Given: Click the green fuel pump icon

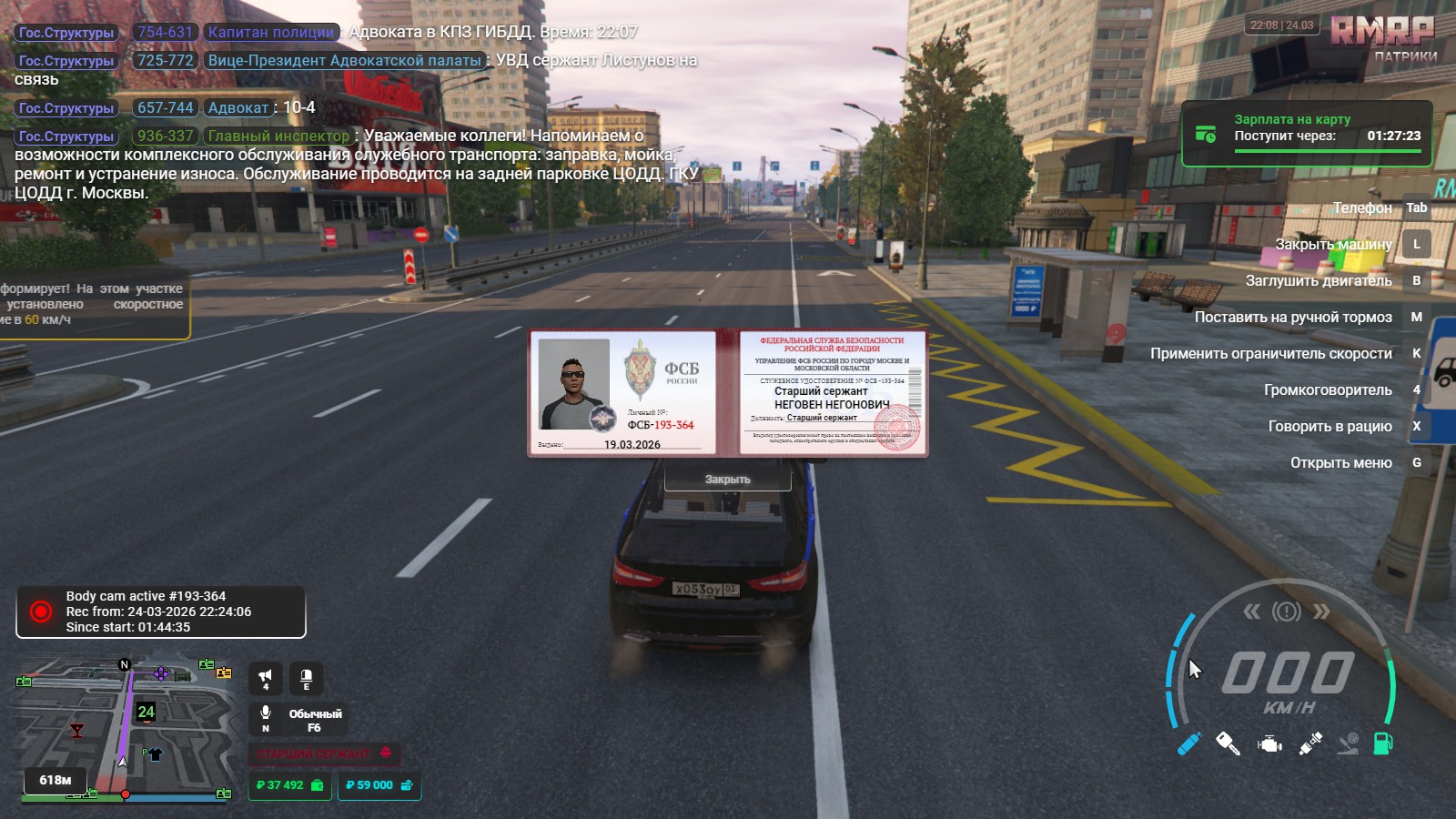Looking at the screenshot, I should pyautogui.click(x=1383, y=743).
